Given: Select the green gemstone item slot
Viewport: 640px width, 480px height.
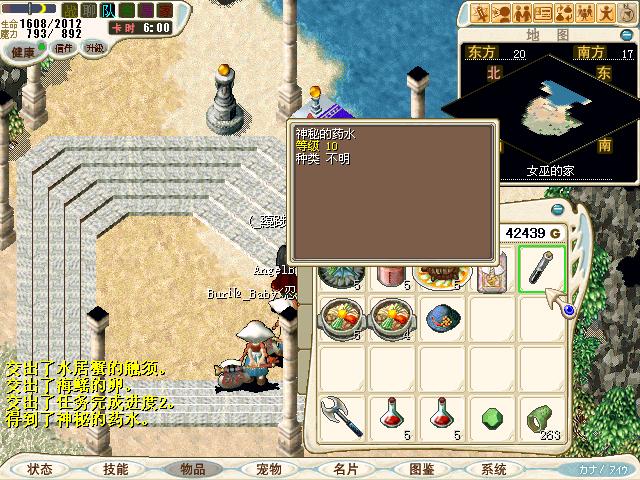Looking at the screenshot, I should (491, 416).
